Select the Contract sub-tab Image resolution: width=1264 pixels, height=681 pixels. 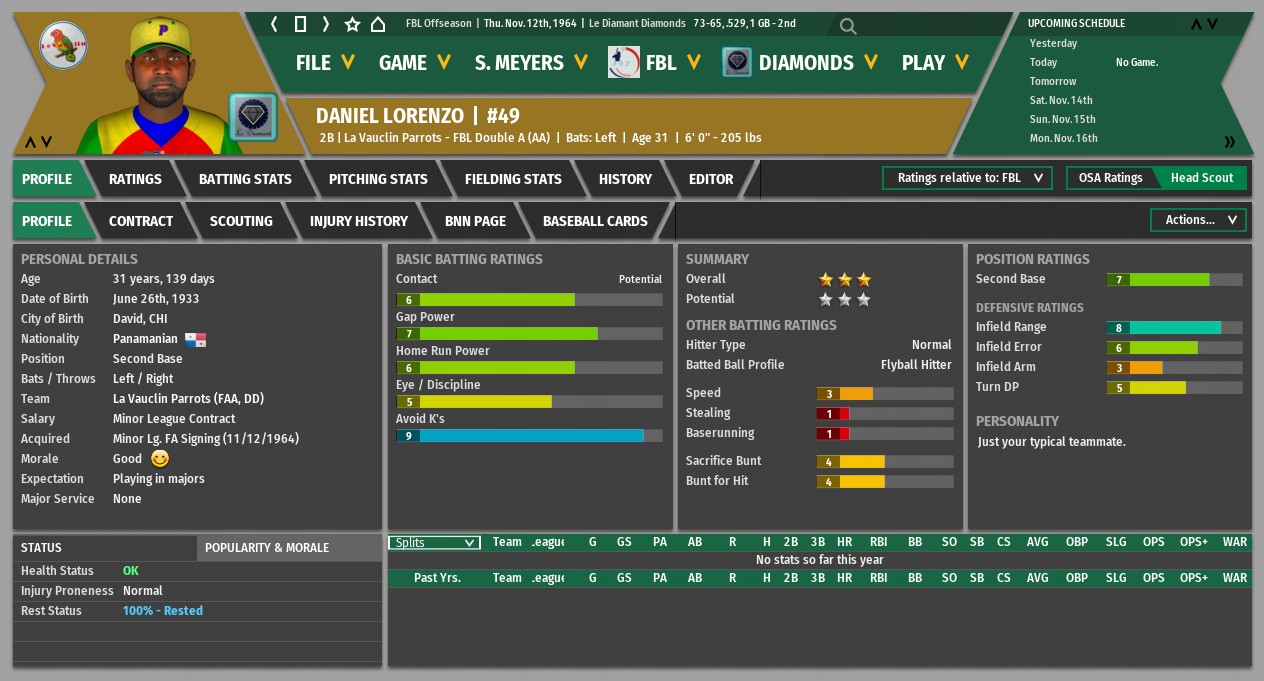point(141,221)
